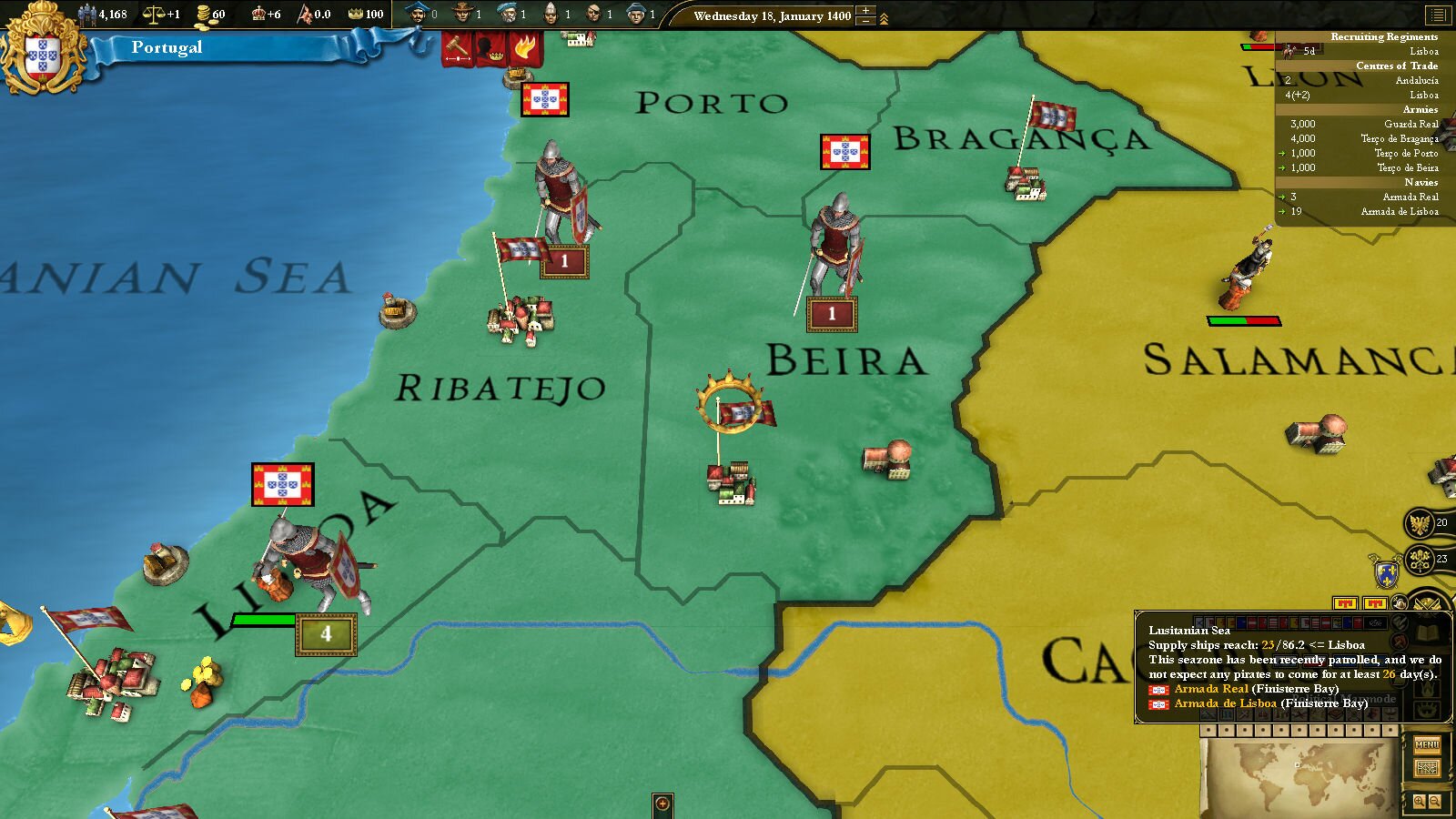Click the double chevron next to the date
The height and width of the screenshot is (819, 1456).
[x=885, y=16]
